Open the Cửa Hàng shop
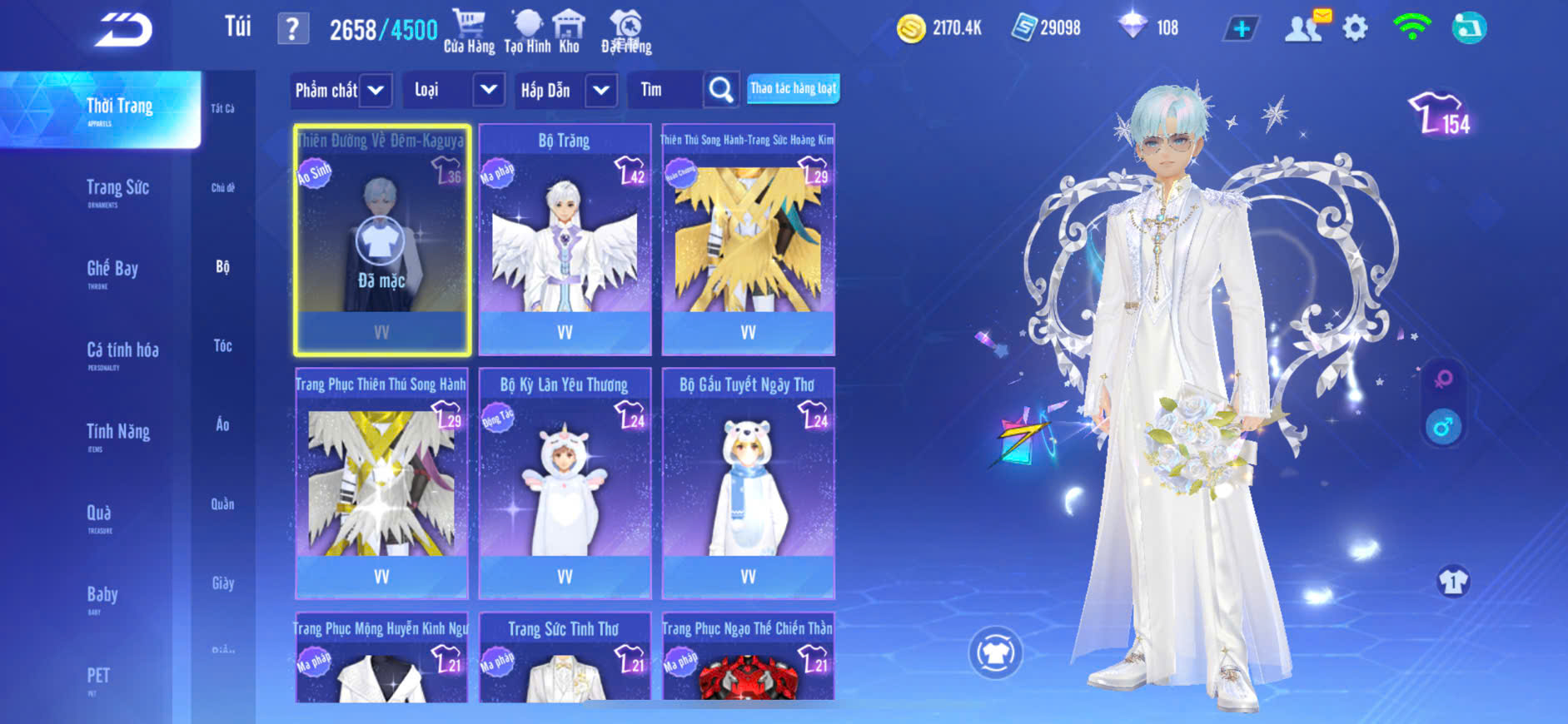The image size is (1568, 724). pyautogui.click(x=468, y=30)
